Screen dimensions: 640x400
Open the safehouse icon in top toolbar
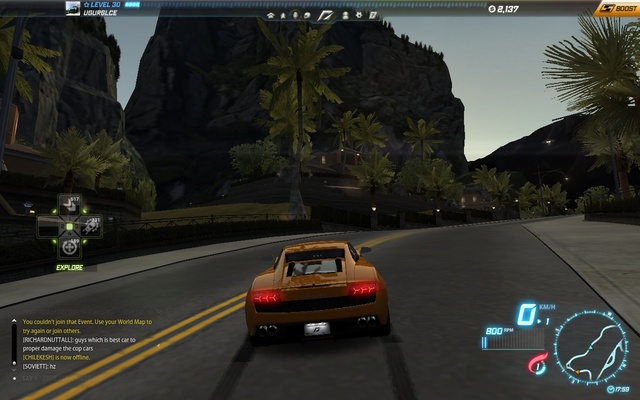(x=271, y=16)
